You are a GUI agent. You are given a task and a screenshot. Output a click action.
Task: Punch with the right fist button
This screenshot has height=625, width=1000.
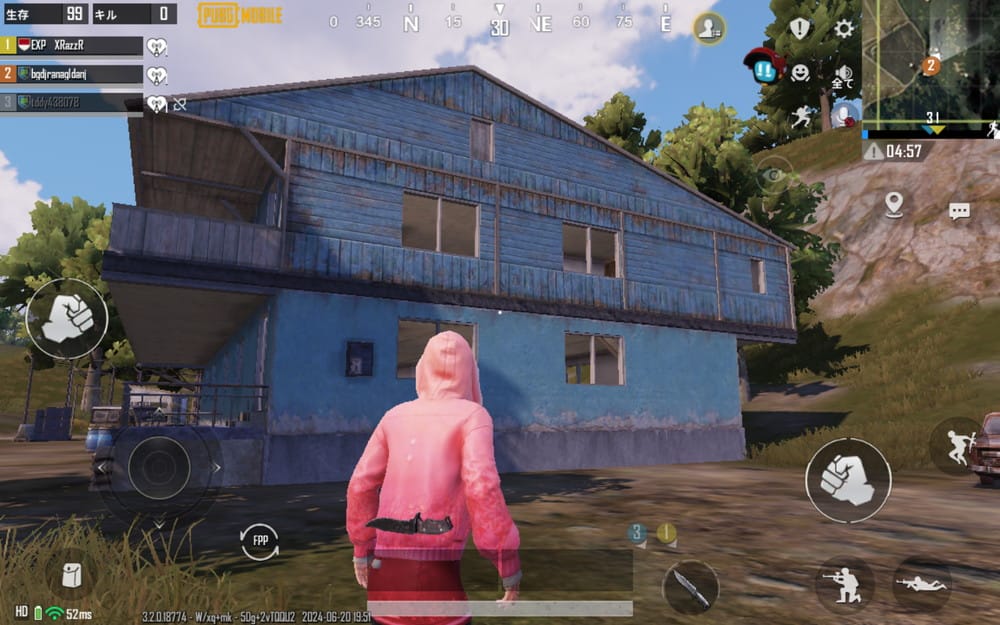pos(848,480)
